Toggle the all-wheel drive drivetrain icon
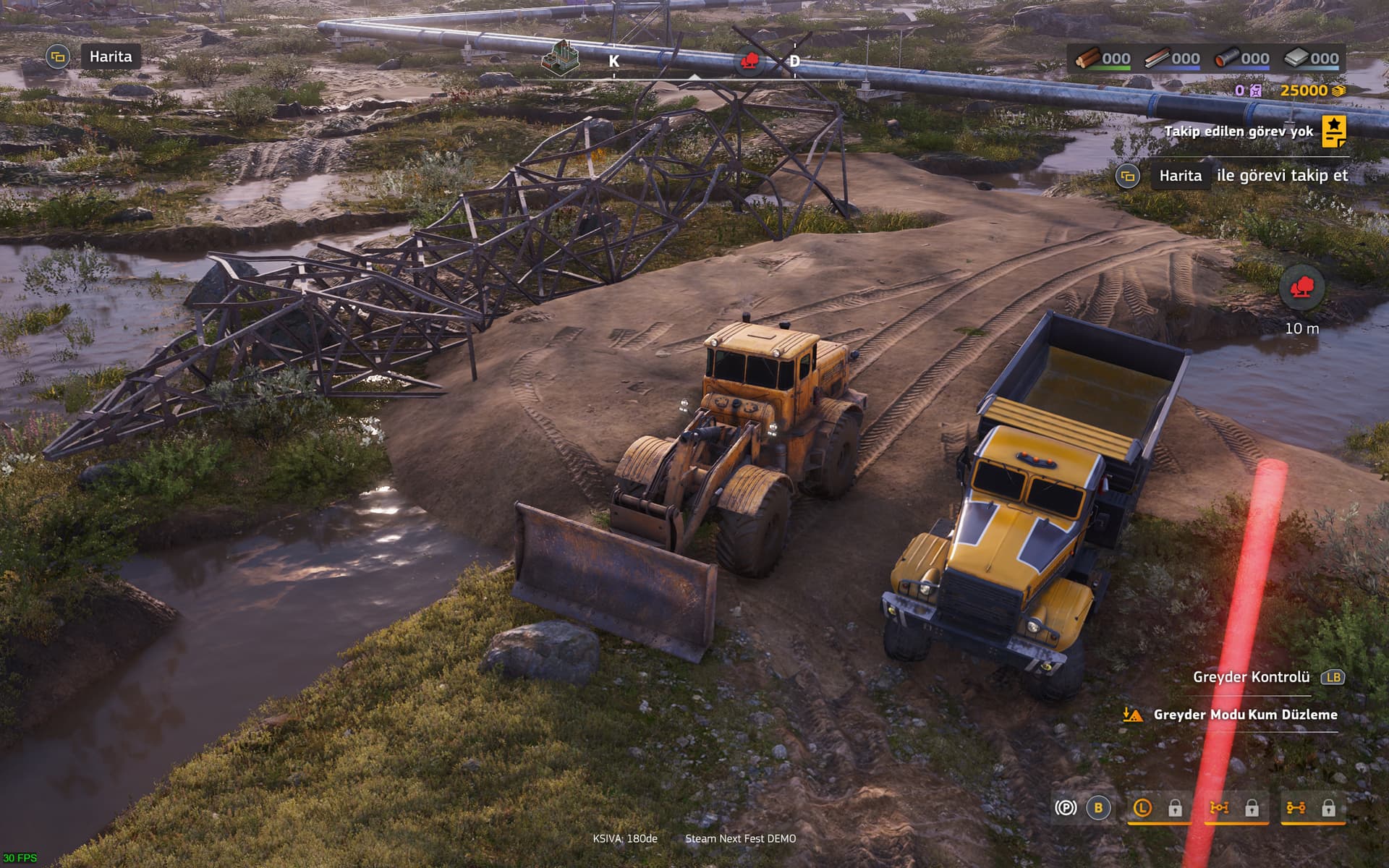This screenshot has height=868, width=1389. click(1296, 808)
